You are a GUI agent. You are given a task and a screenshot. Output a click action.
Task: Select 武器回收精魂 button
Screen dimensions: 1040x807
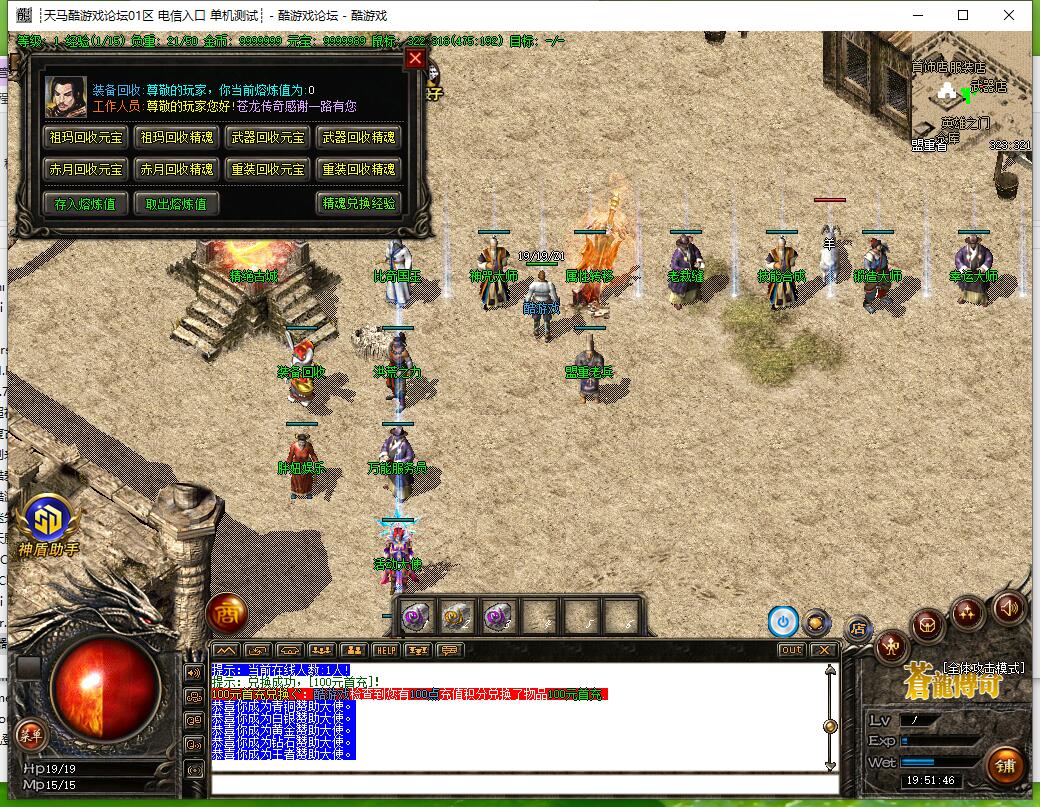coord(357,138)
